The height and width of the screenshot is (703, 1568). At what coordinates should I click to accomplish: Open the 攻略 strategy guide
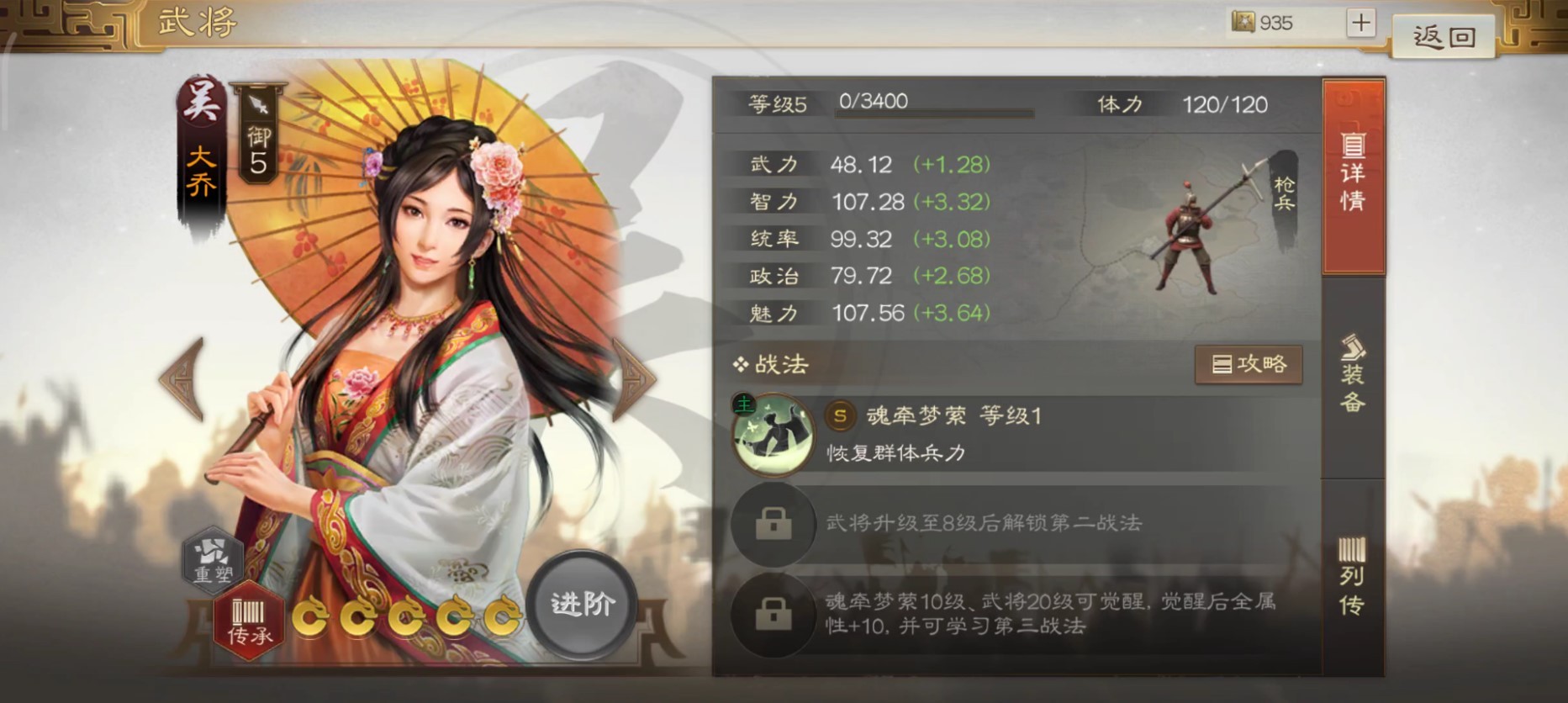pyautogui.click(x=1249, y=364)
